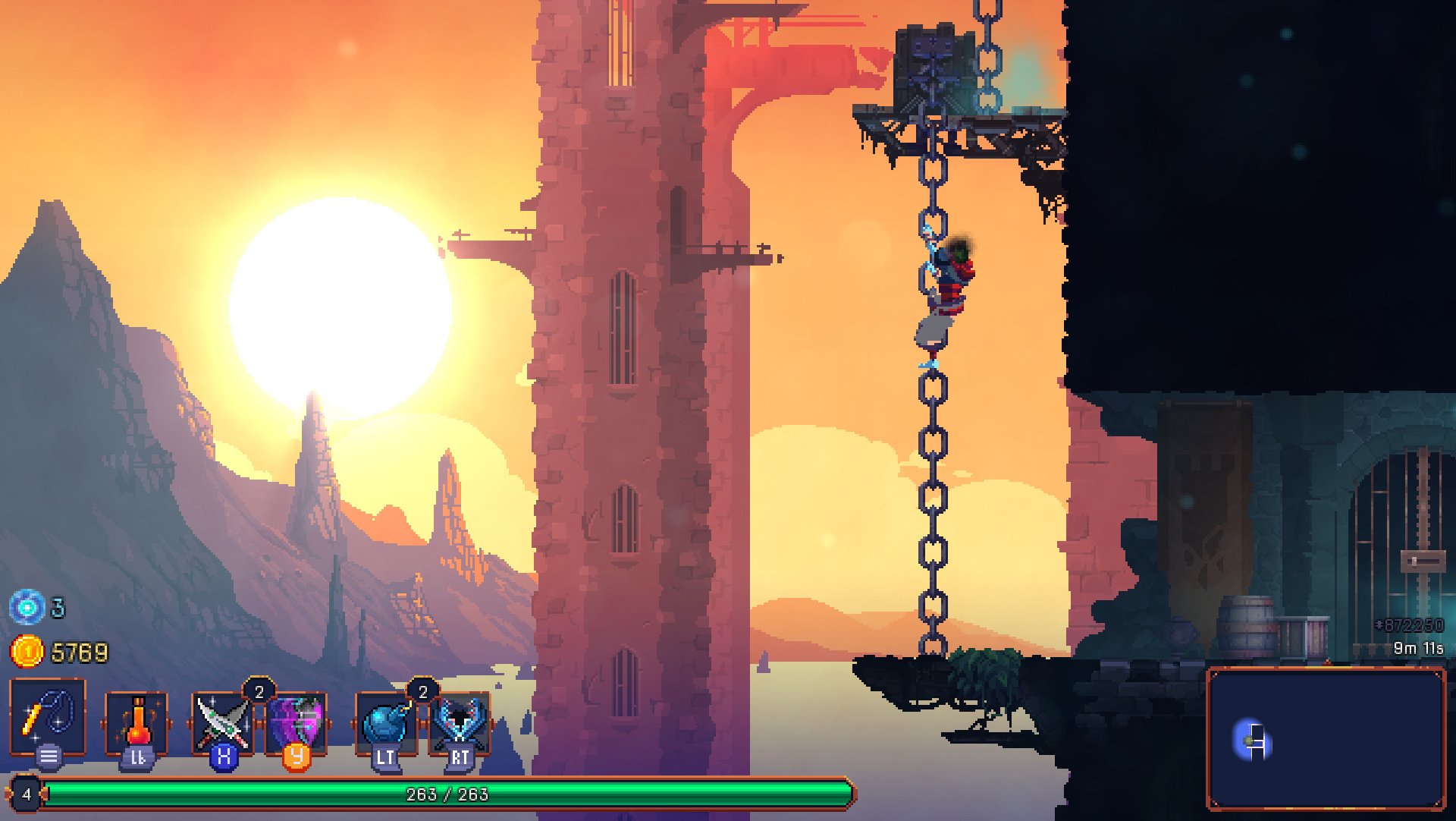Click the glowing cells counter icon
Viewport: 1456px width, 821px height.
click(x=27, y=607)
